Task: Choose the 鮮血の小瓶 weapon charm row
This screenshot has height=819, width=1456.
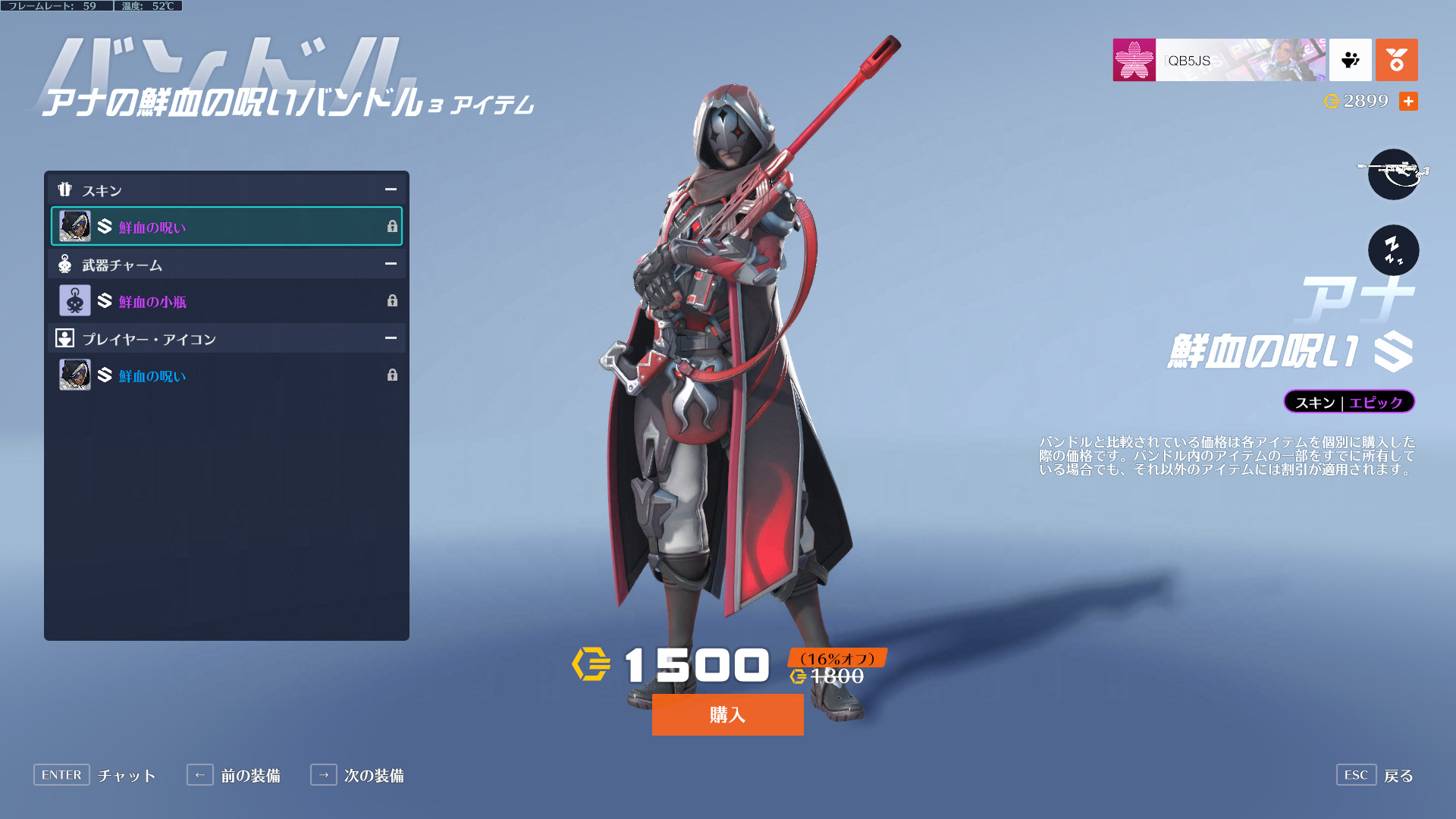Action: point(226,301)
